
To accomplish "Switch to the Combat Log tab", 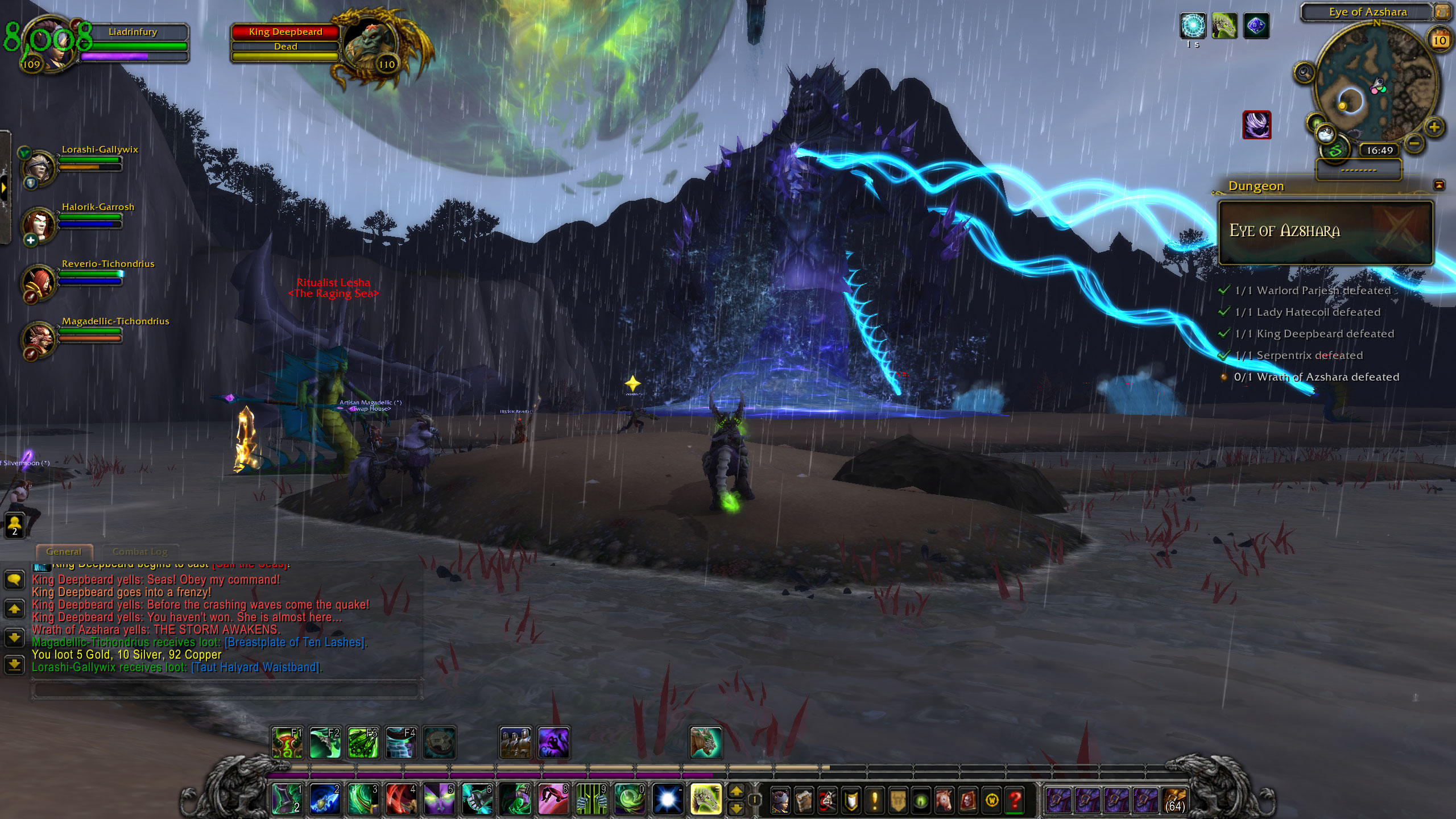I will [140, 552].
